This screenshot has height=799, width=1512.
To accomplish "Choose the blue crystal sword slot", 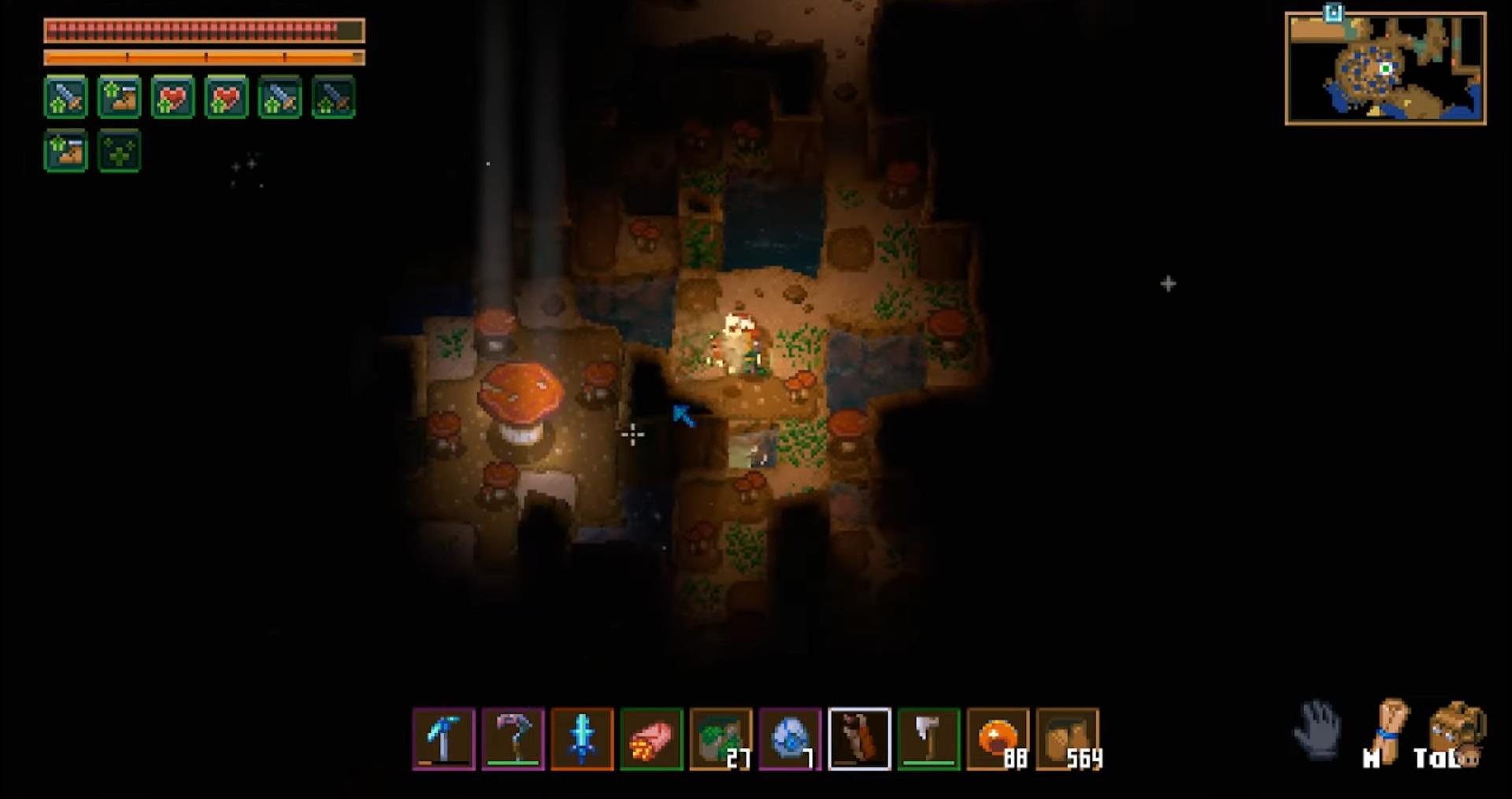I will point(582,738).
